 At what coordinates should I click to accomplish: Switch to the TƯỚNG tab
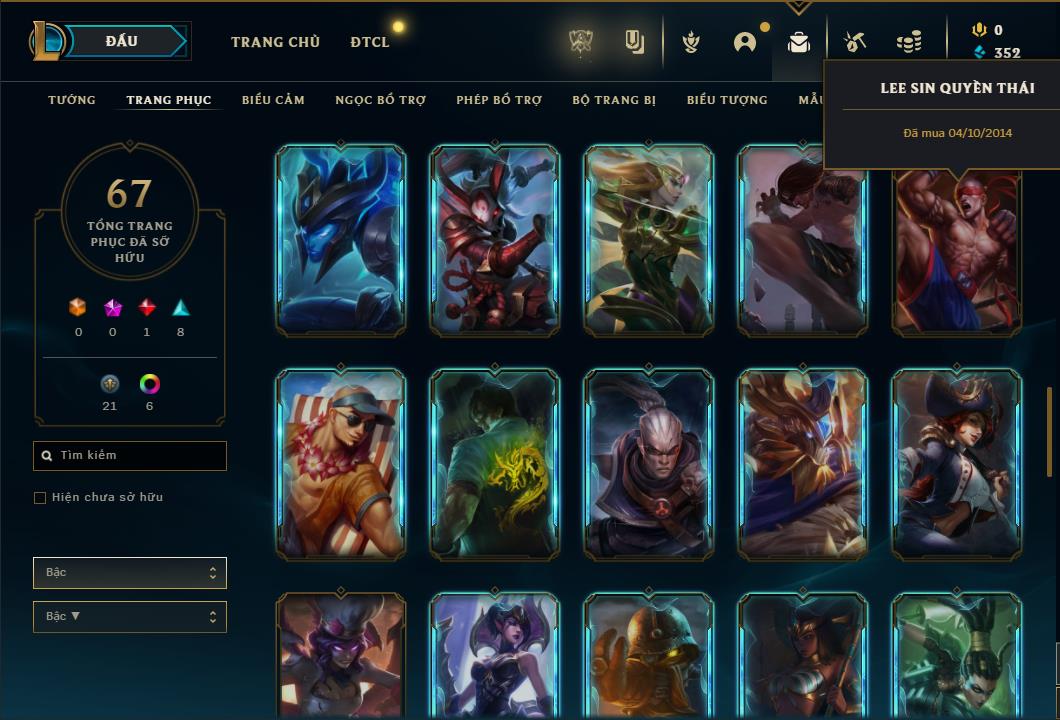(72, 100)
